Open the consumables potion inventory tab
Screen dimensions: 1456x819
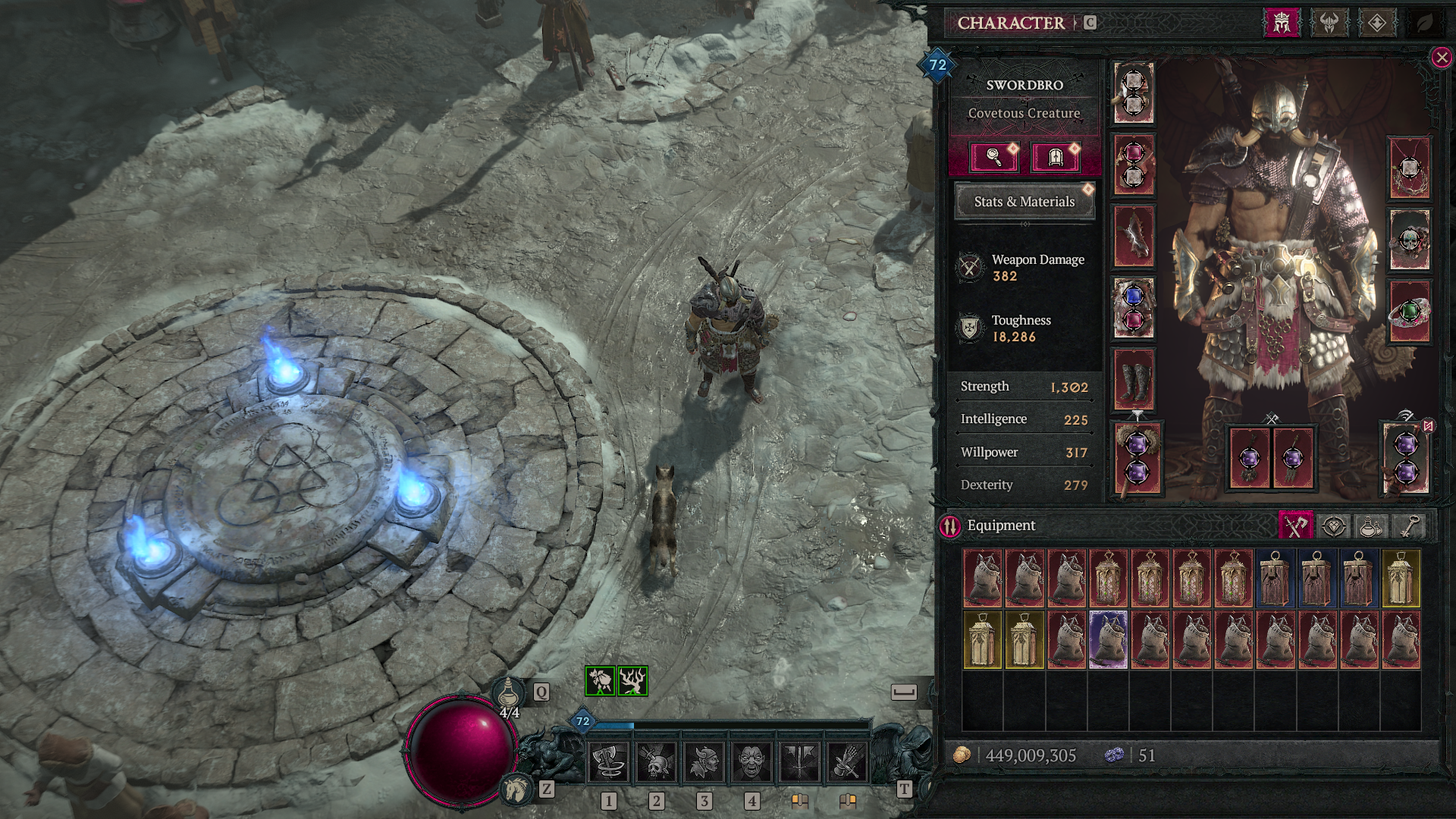click(1370, 526)
